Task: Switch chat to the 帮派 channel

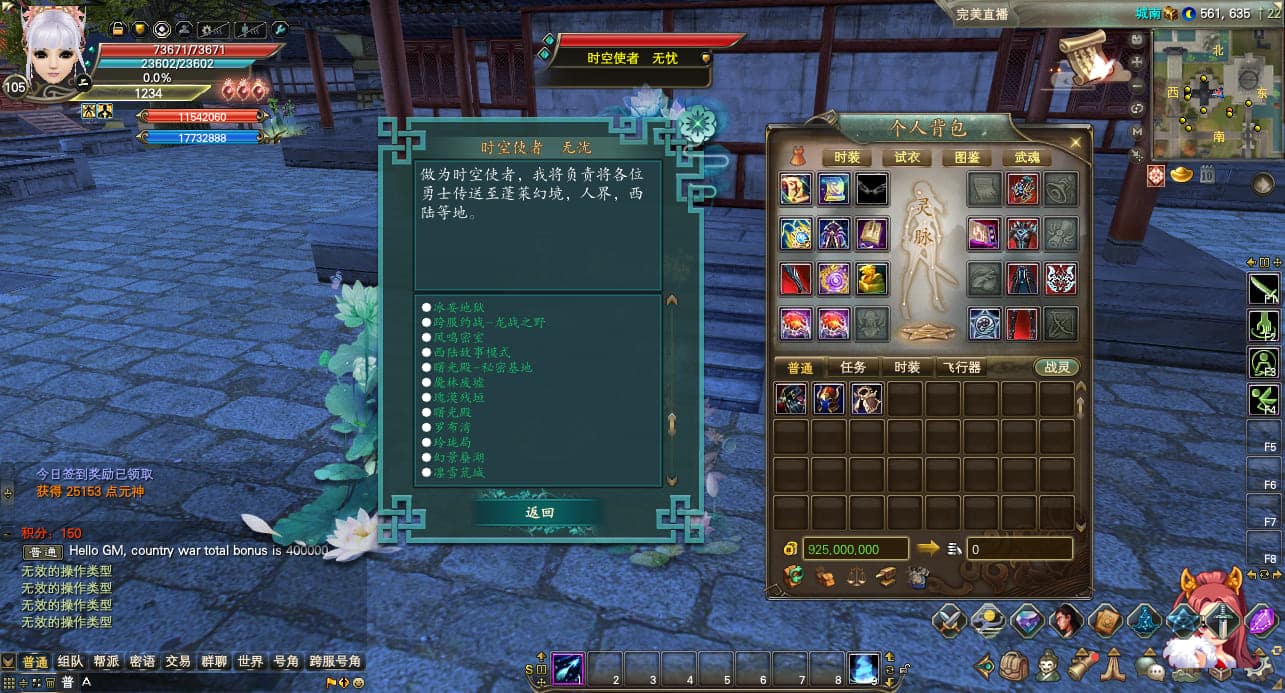Action: [x=106, y=662]
